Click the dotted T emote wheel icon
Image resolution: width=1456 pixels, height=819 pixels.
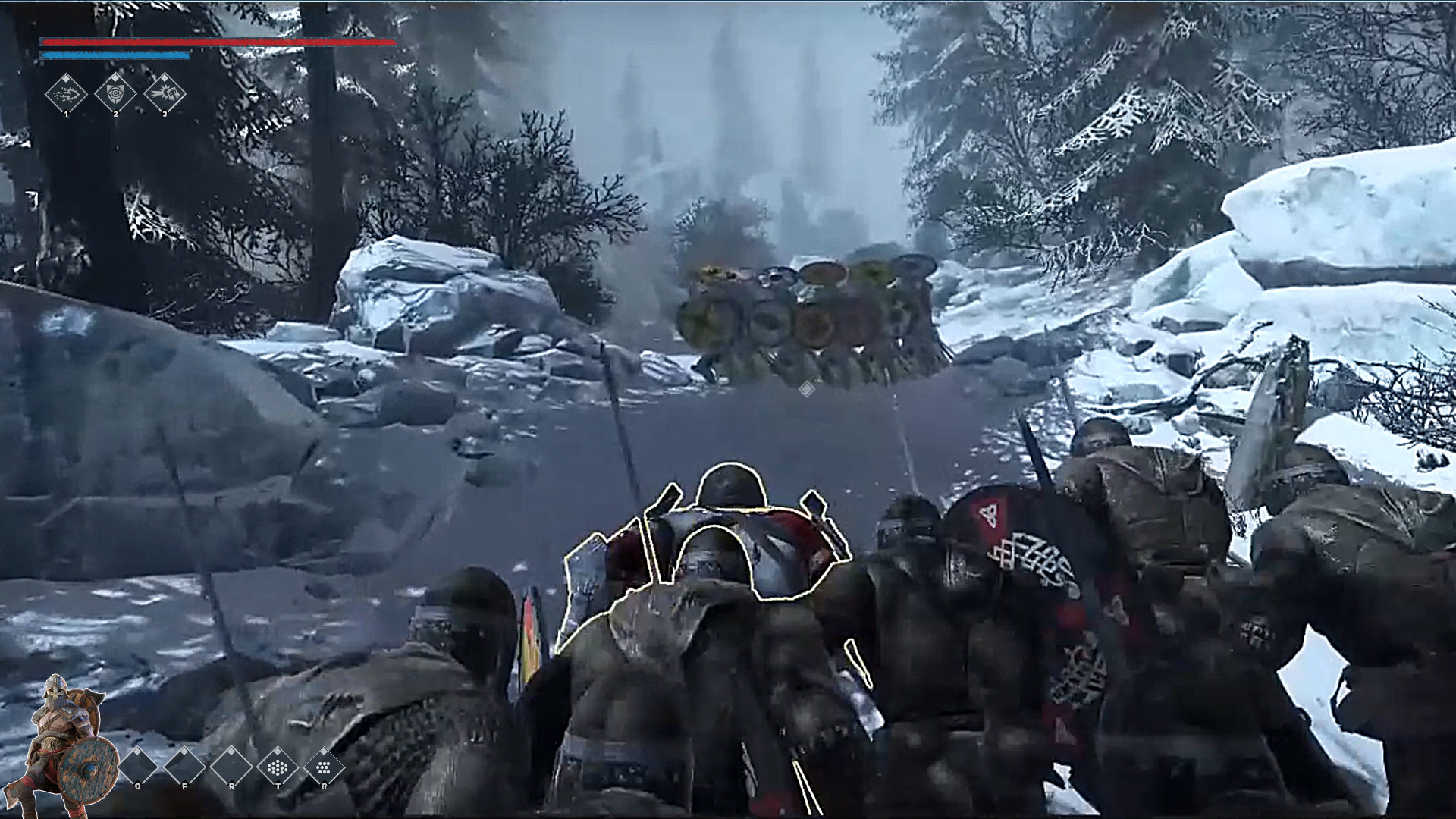(x=278, y=767)
